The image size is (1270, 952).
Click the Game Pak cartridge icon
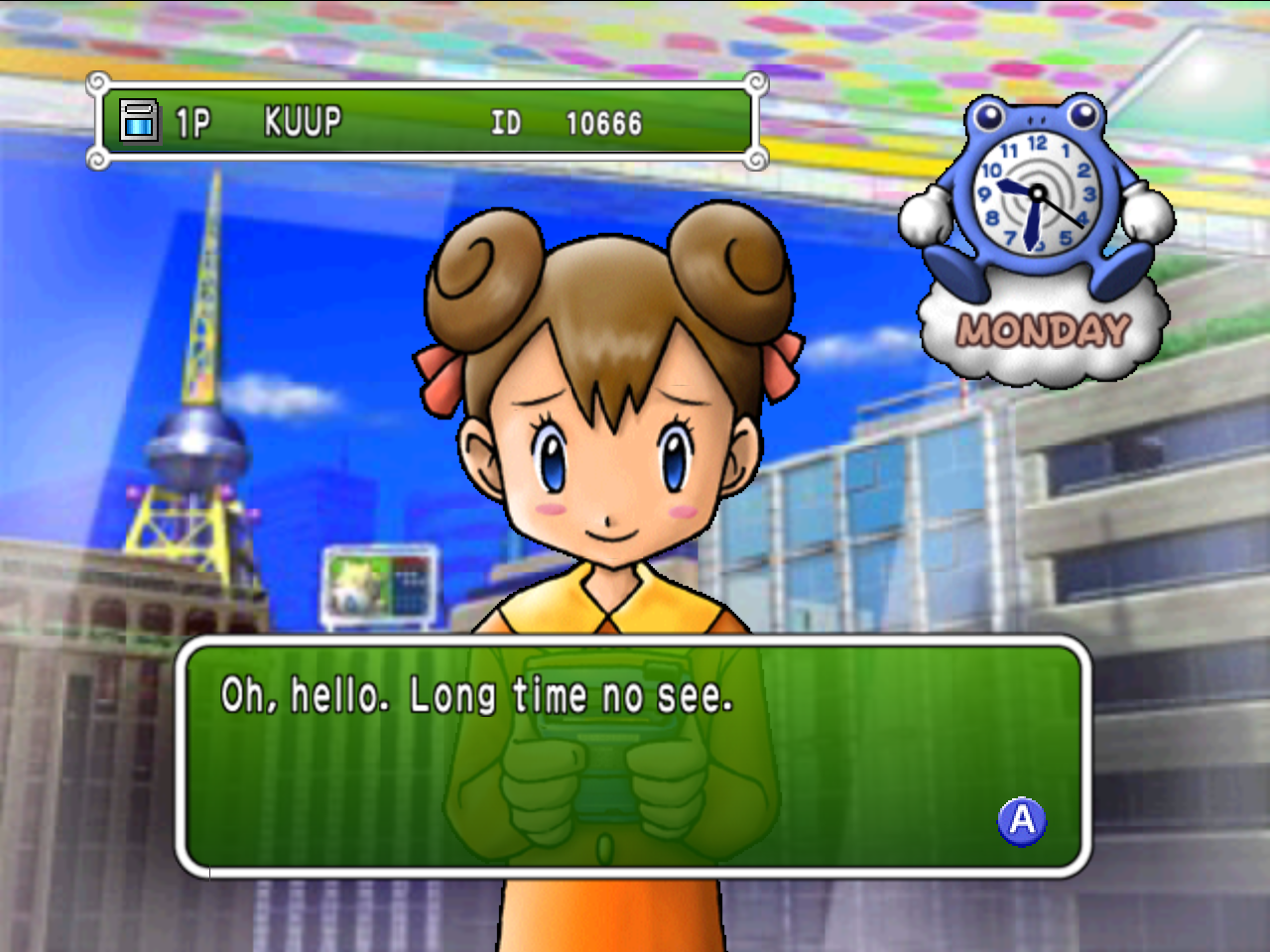pos(139,122)
